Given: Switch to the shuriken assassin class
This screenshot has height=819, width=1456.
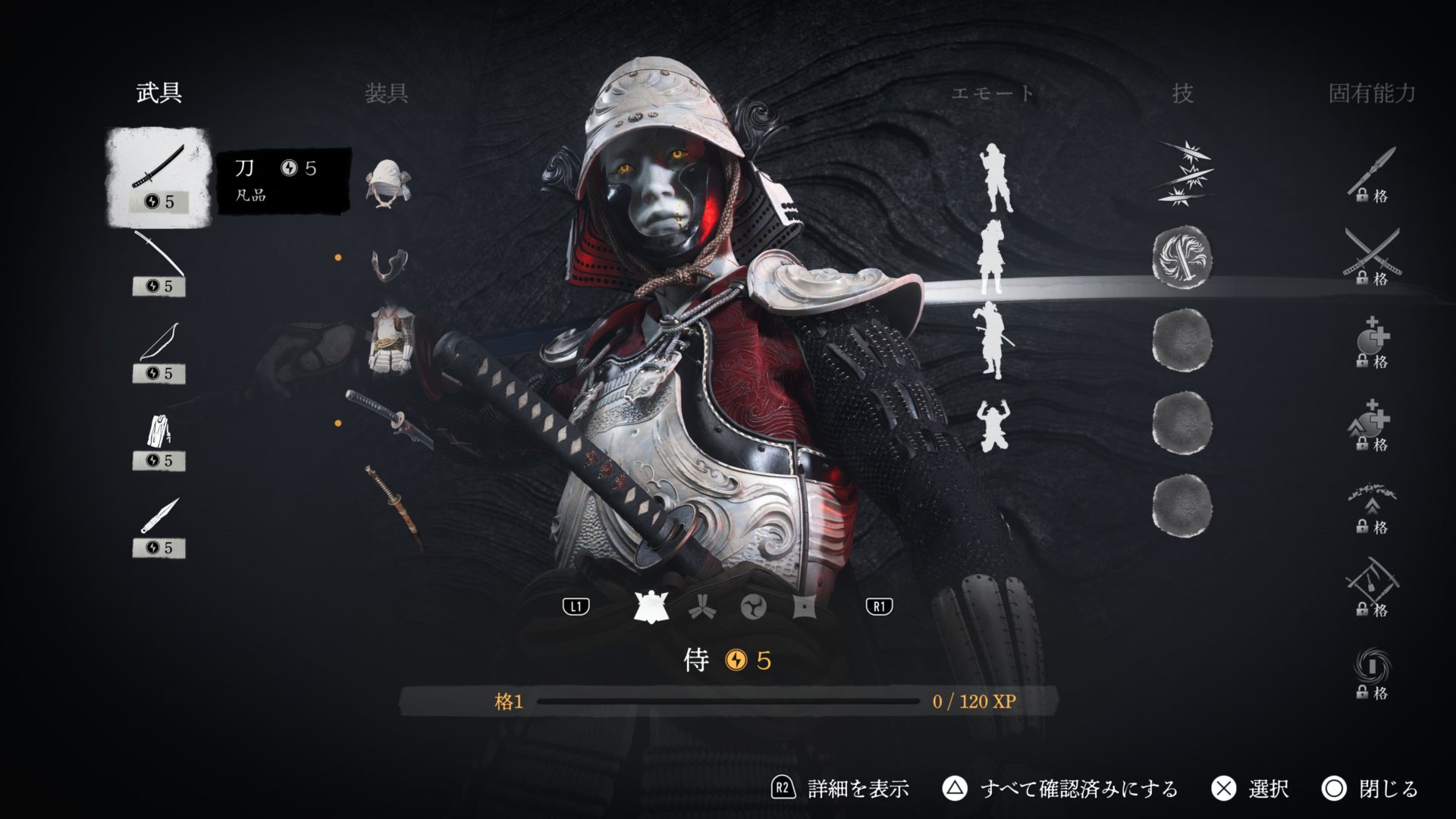Looking at the screenshot, I should click(804, 607).
